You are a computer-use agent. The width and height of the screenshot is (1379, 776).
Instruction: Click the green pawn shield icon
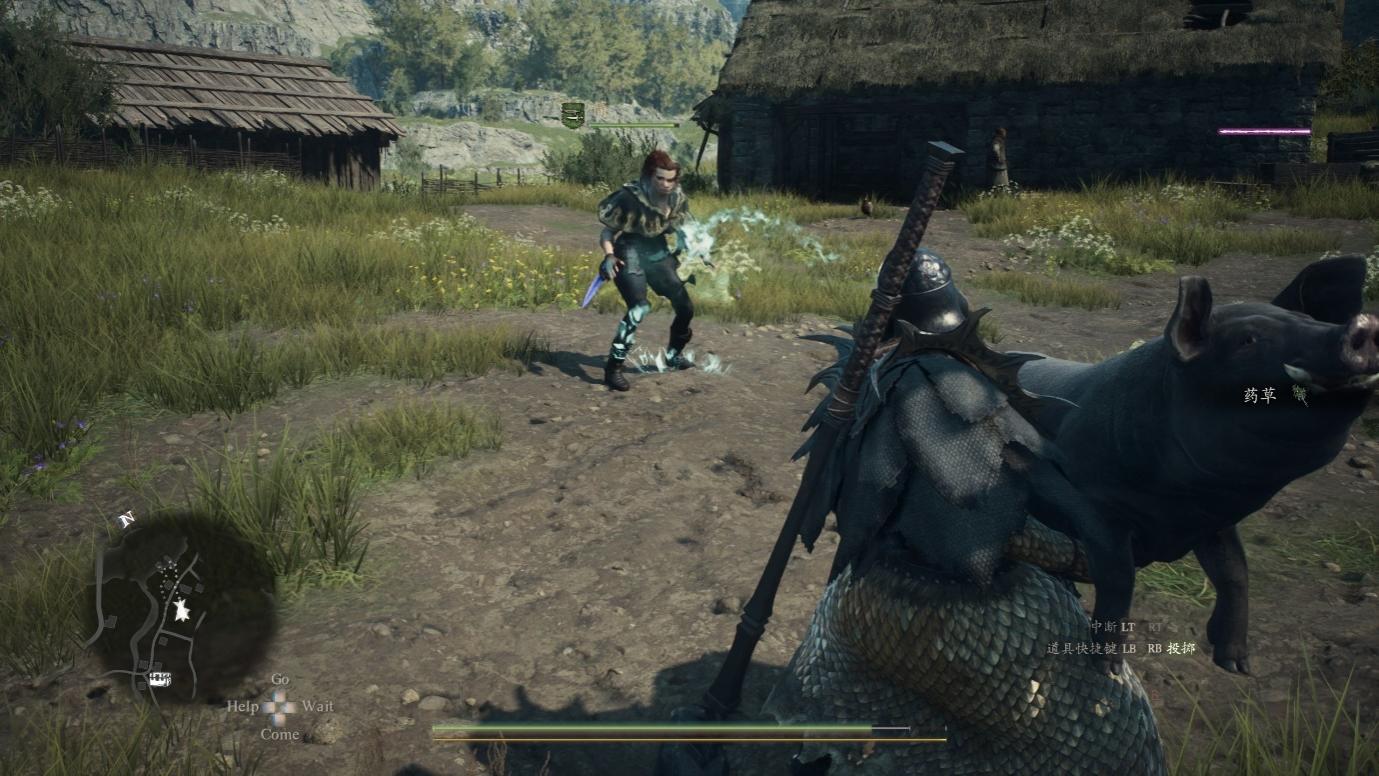point(572,115)
